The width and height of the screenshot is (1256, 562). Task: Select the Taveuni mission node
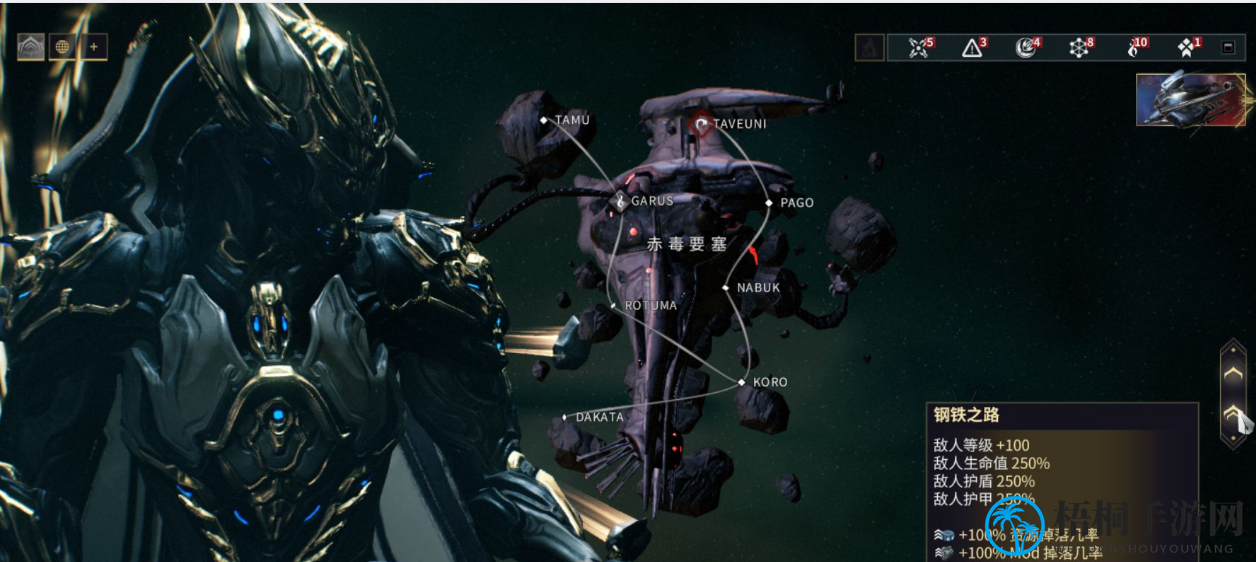pyautogui.click(x=701, y=124)
